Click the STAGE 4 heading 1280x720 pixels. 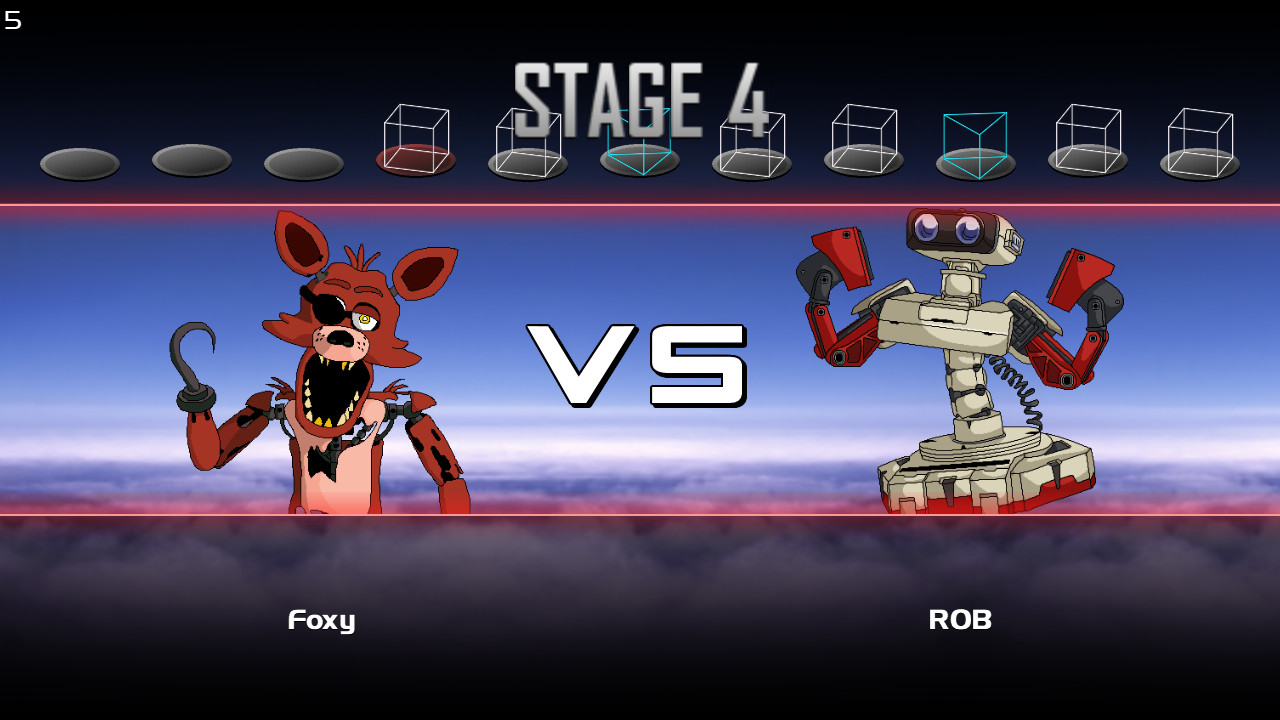click(640, 95)
